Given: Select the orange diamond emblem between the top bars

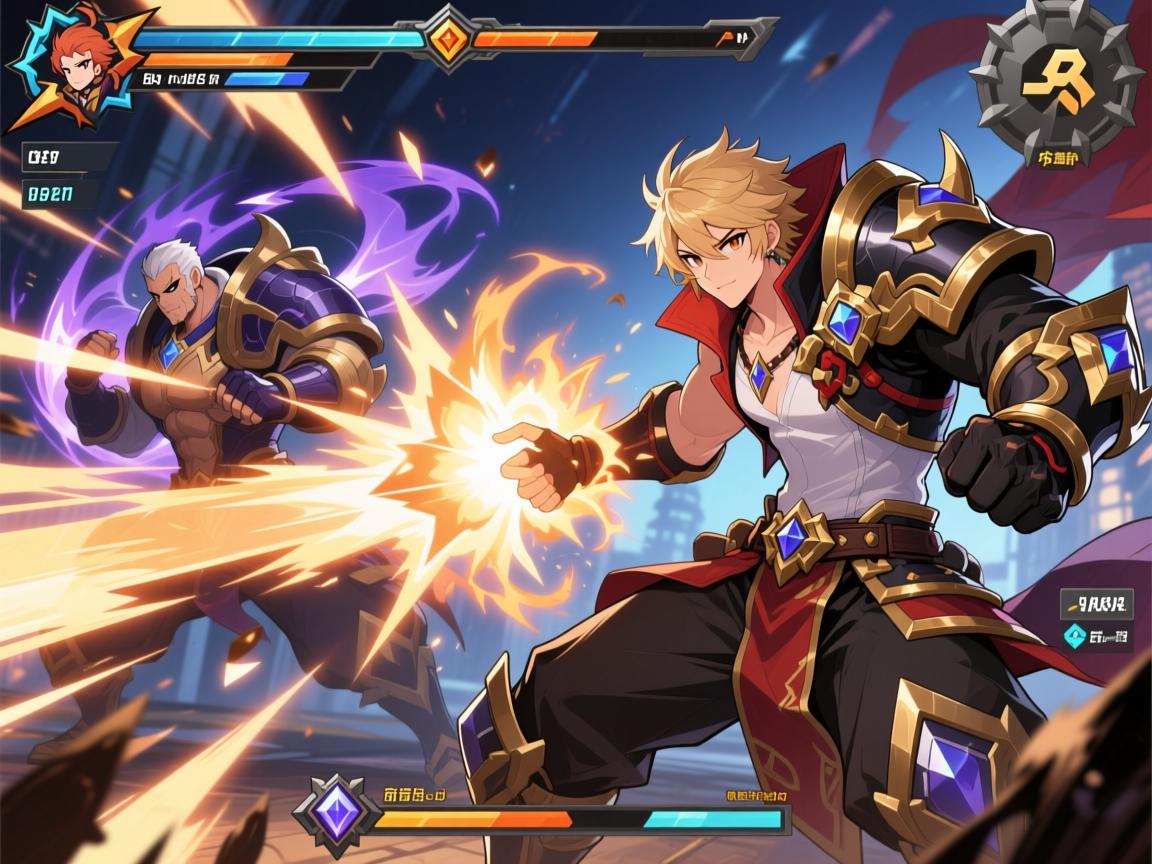Looking at the screenshot, I should pyautogui.click(x=447, y=39).
